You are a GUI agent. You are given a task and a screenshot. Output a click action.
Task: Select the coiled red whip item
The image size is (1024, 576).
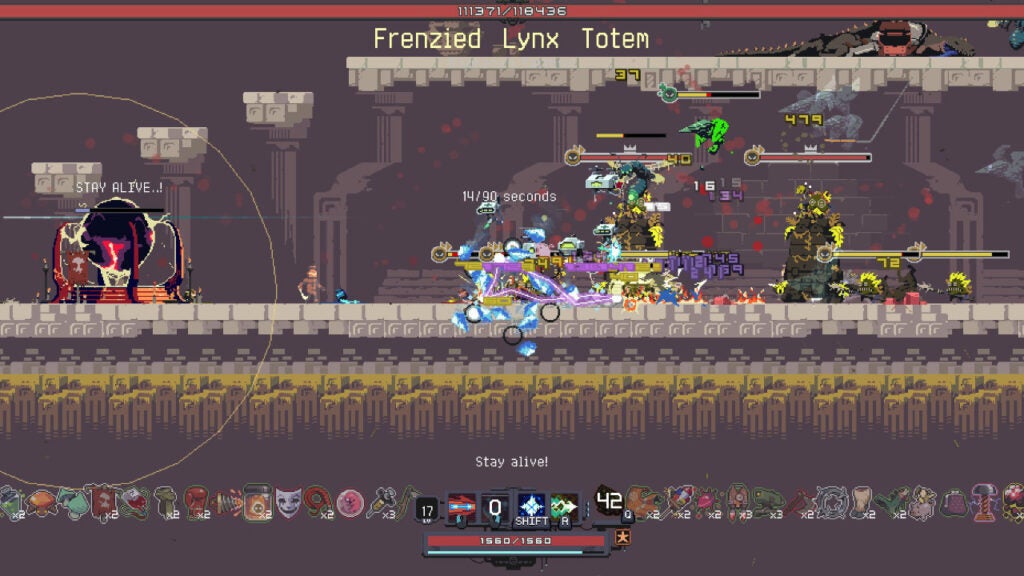pyautogui.click(x=319, y=500)
